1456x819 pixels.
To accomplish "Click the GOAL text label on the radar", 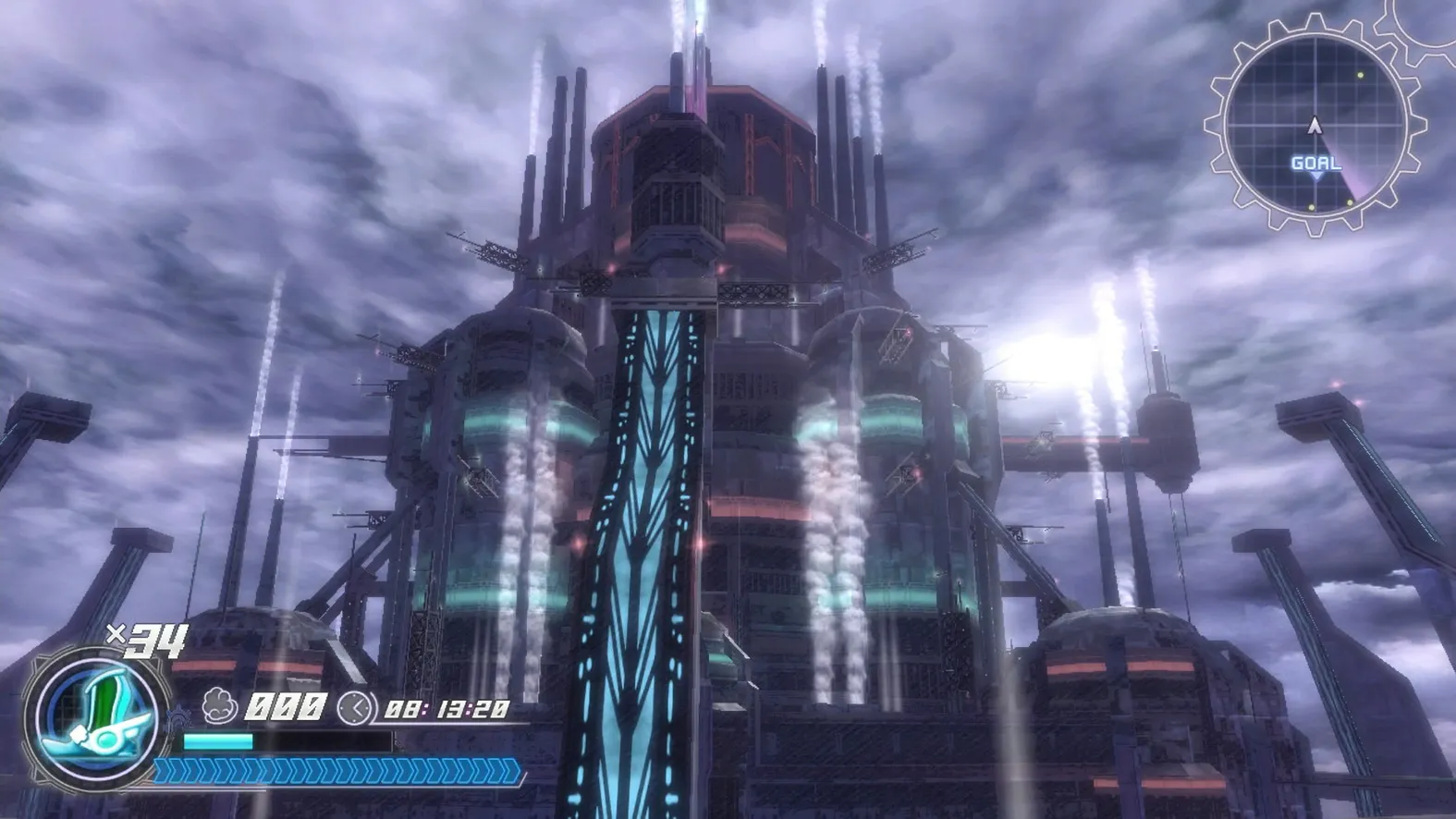I will [x=1315, y=163].
